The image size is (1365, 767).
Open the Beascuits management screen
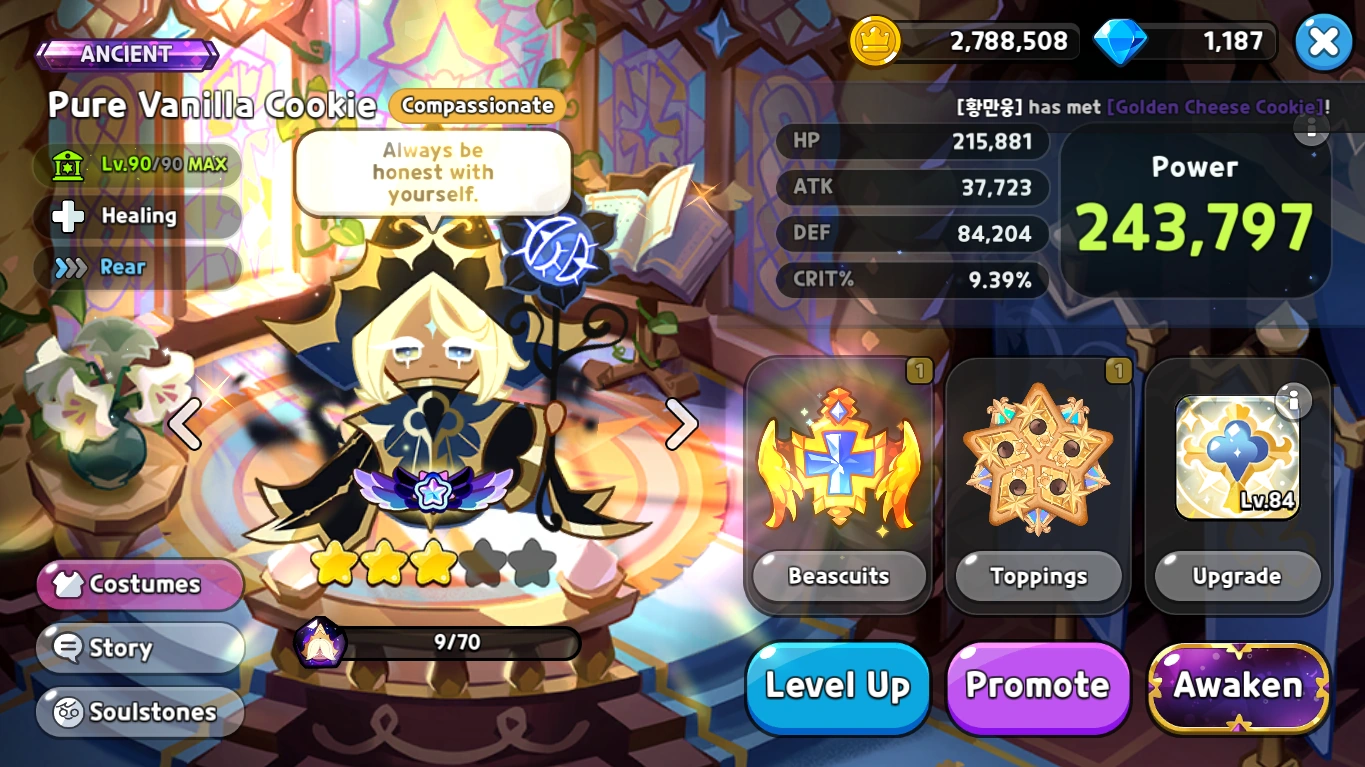pyautogui.click(x=838, y=576)
